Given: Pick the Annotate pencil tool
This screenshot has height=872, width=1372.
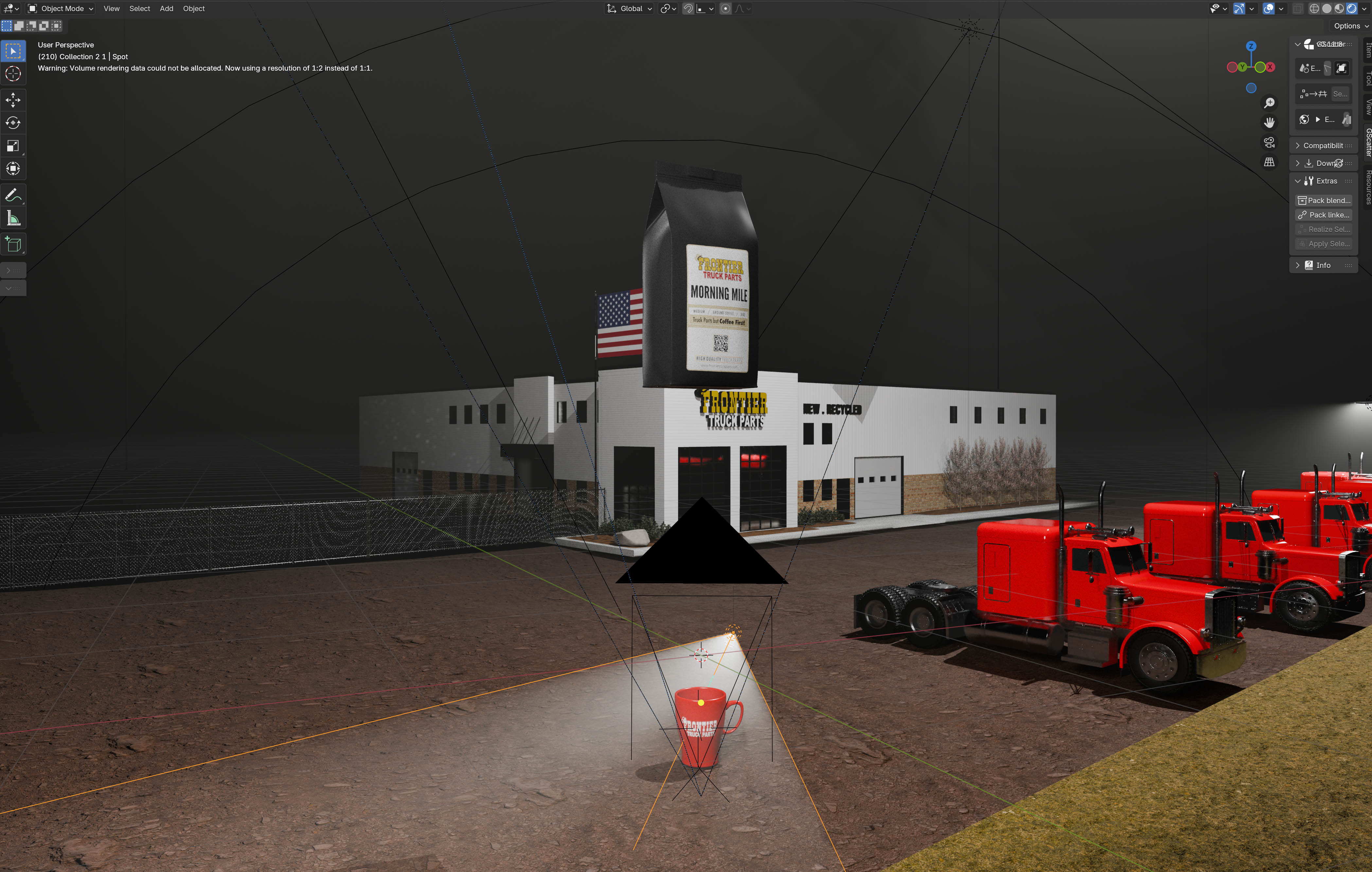Looking at the screenshot, I should click(13, 195).
